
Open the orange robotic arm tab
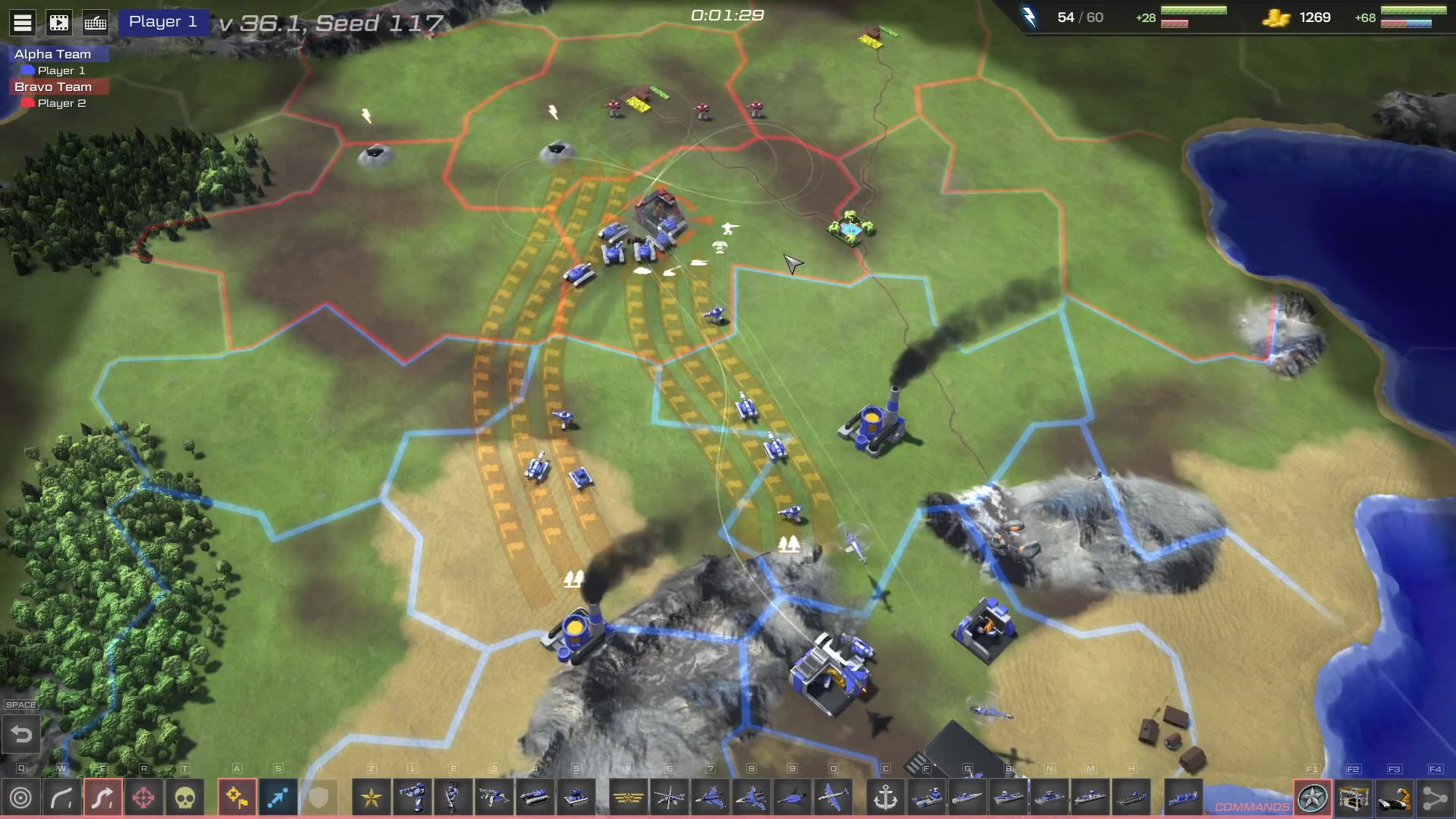pyautogui.click(x=1395, y=798)
